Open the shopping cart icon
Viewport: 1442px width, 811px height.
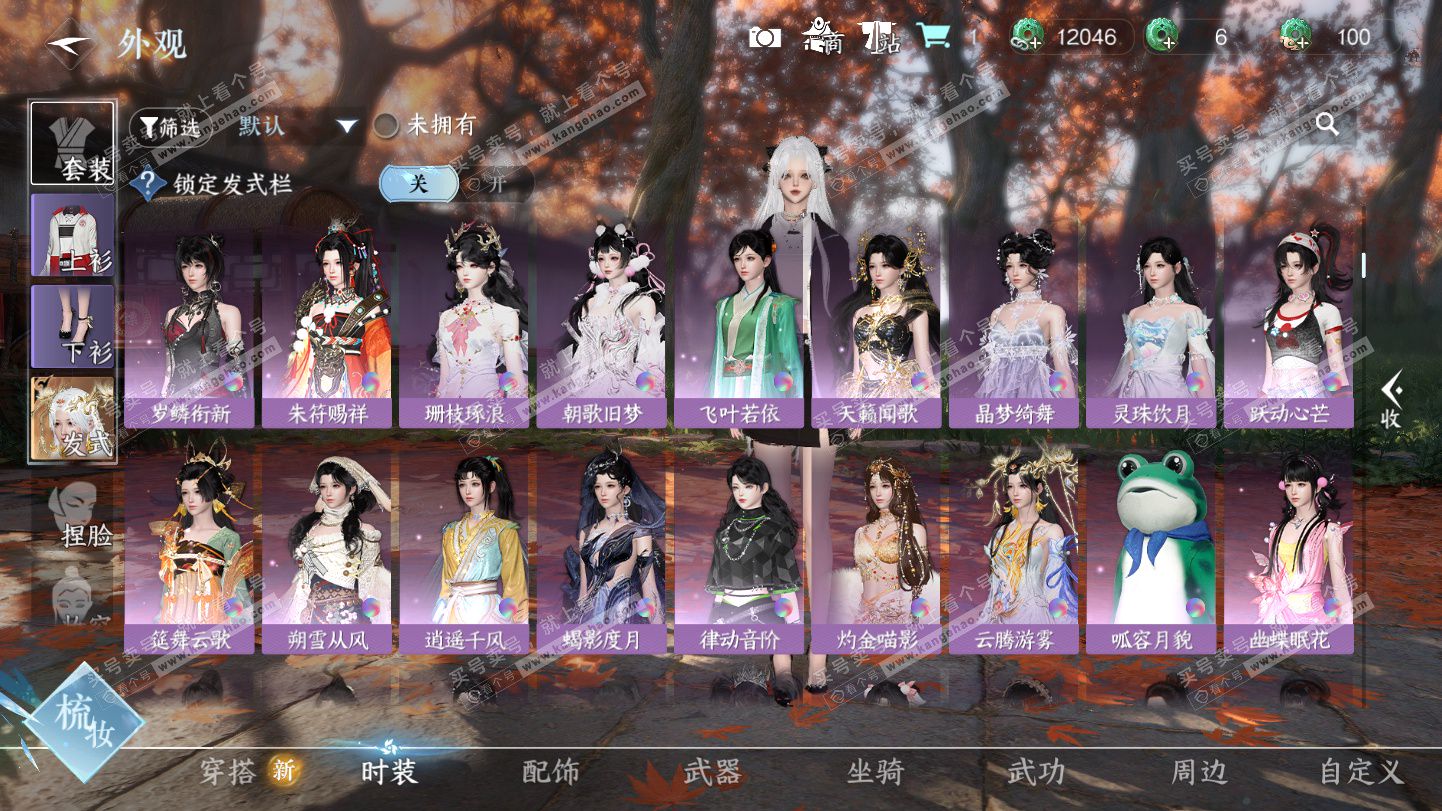934,38
